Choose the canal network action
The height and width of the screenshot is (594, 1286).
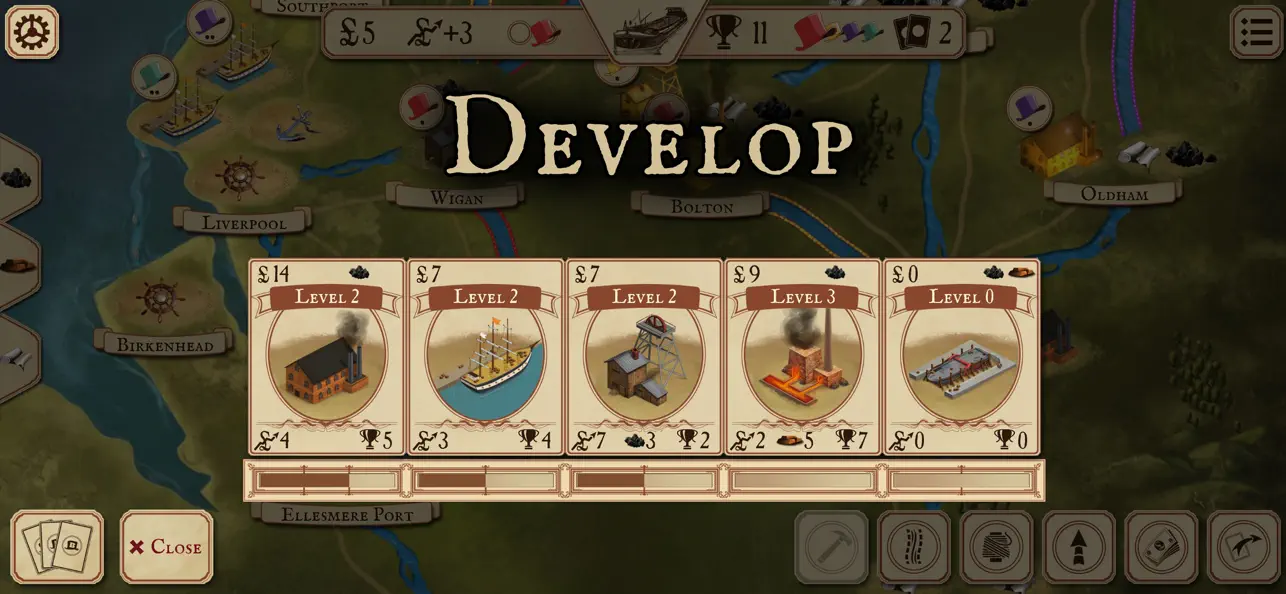(x=914, y=547)
